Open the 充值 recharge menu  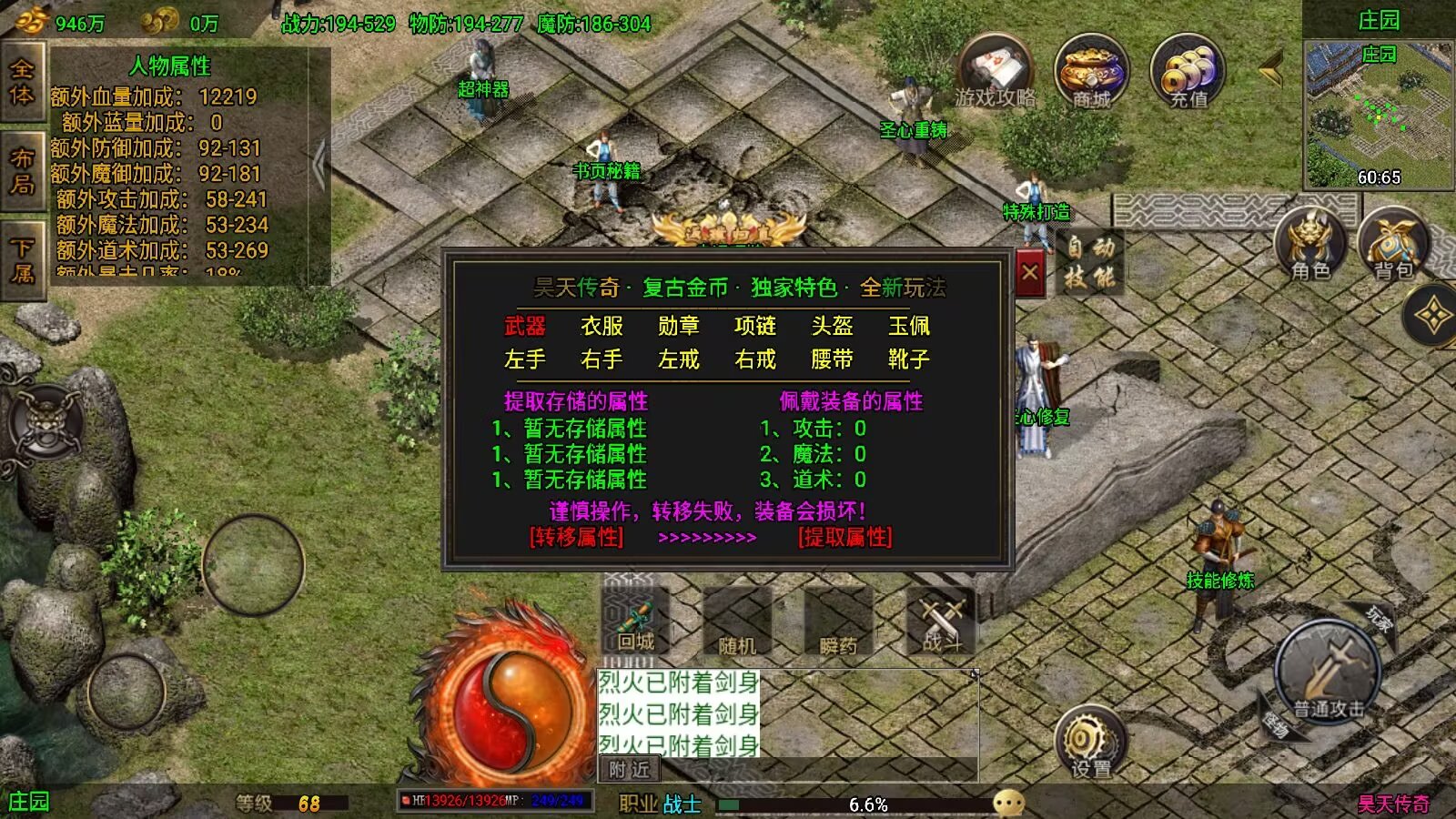tap(1188, 73)
